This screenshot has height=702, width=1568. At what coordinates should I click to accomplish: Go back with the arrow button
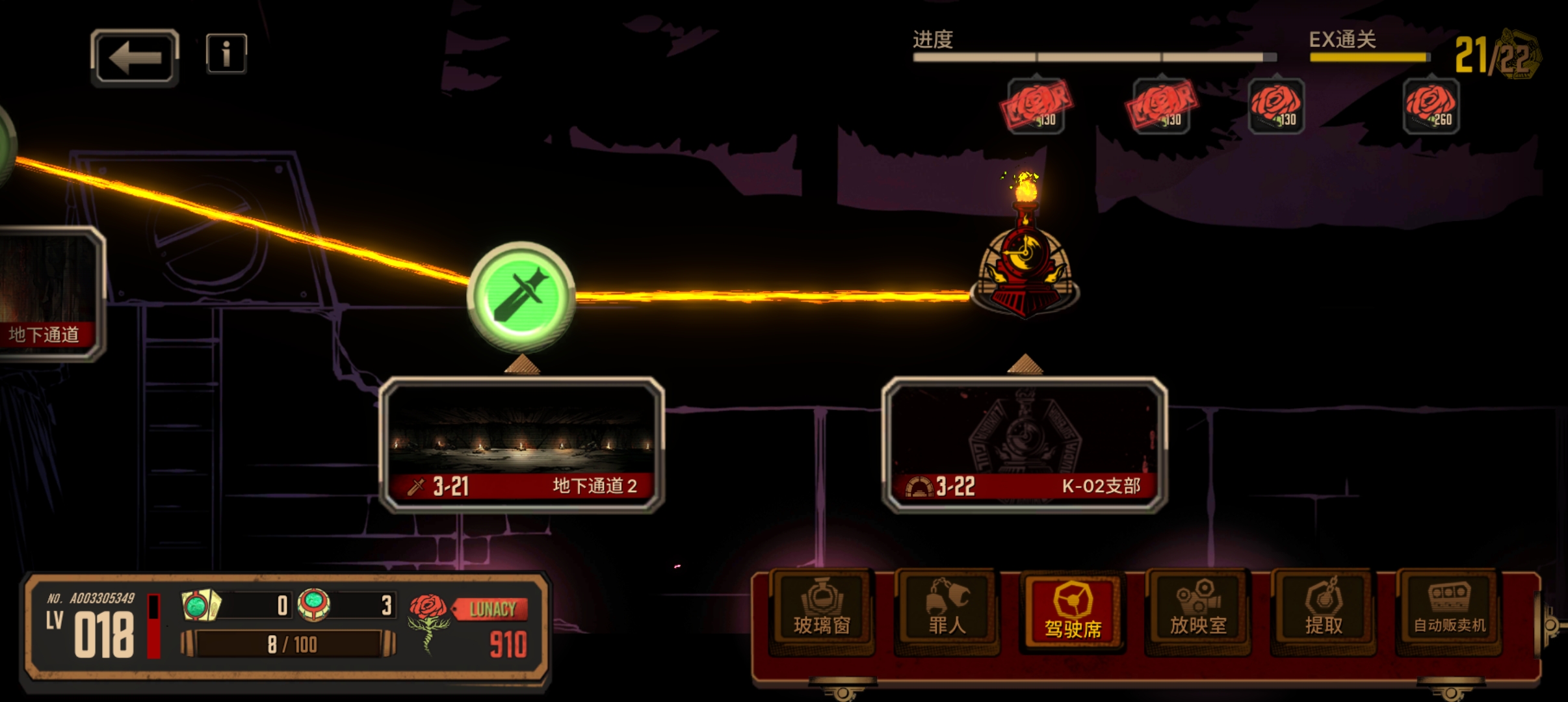135,58
